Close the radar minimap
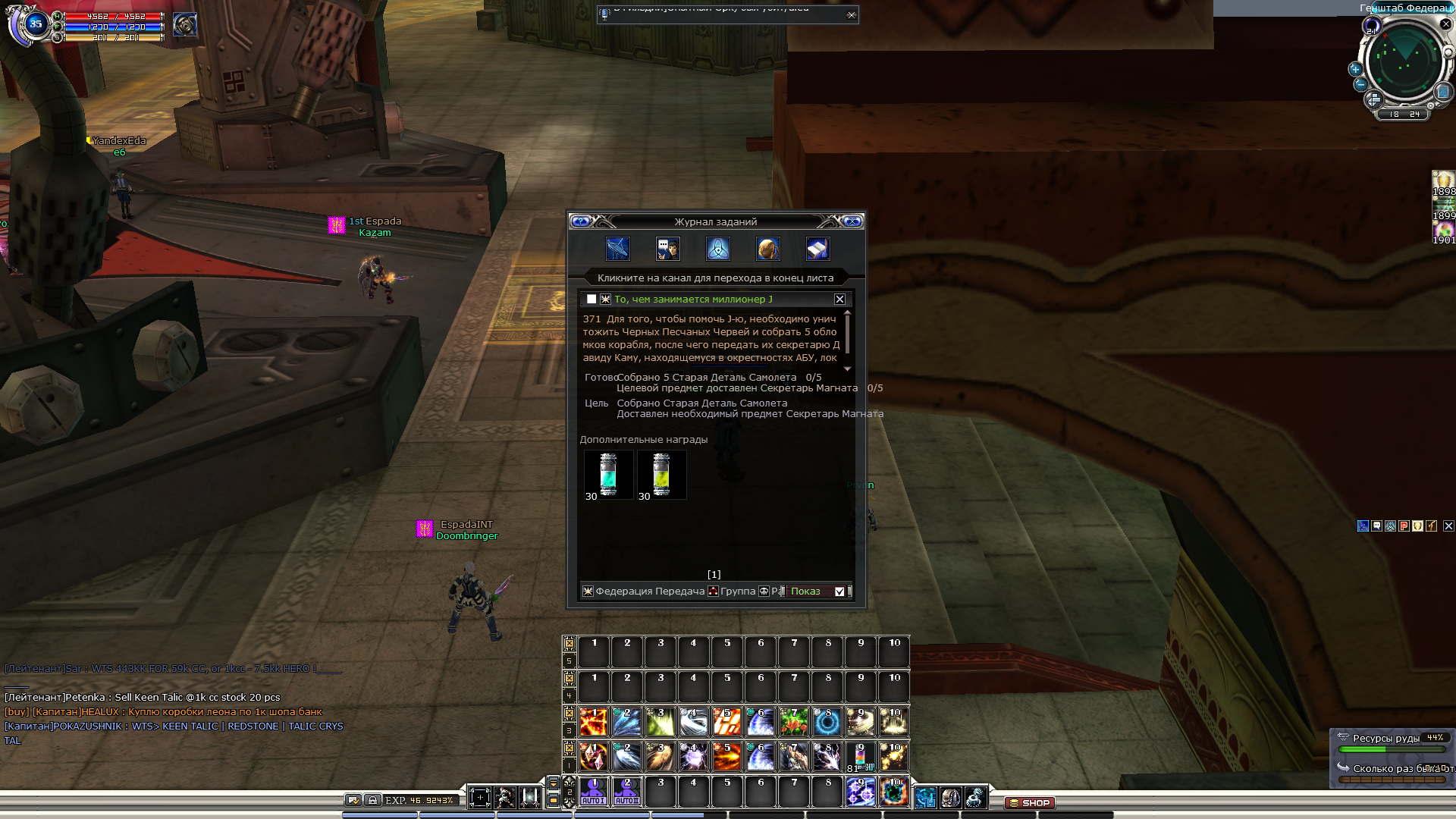The height and width of the screenshot is (819, 1456). pos(1445,24)
